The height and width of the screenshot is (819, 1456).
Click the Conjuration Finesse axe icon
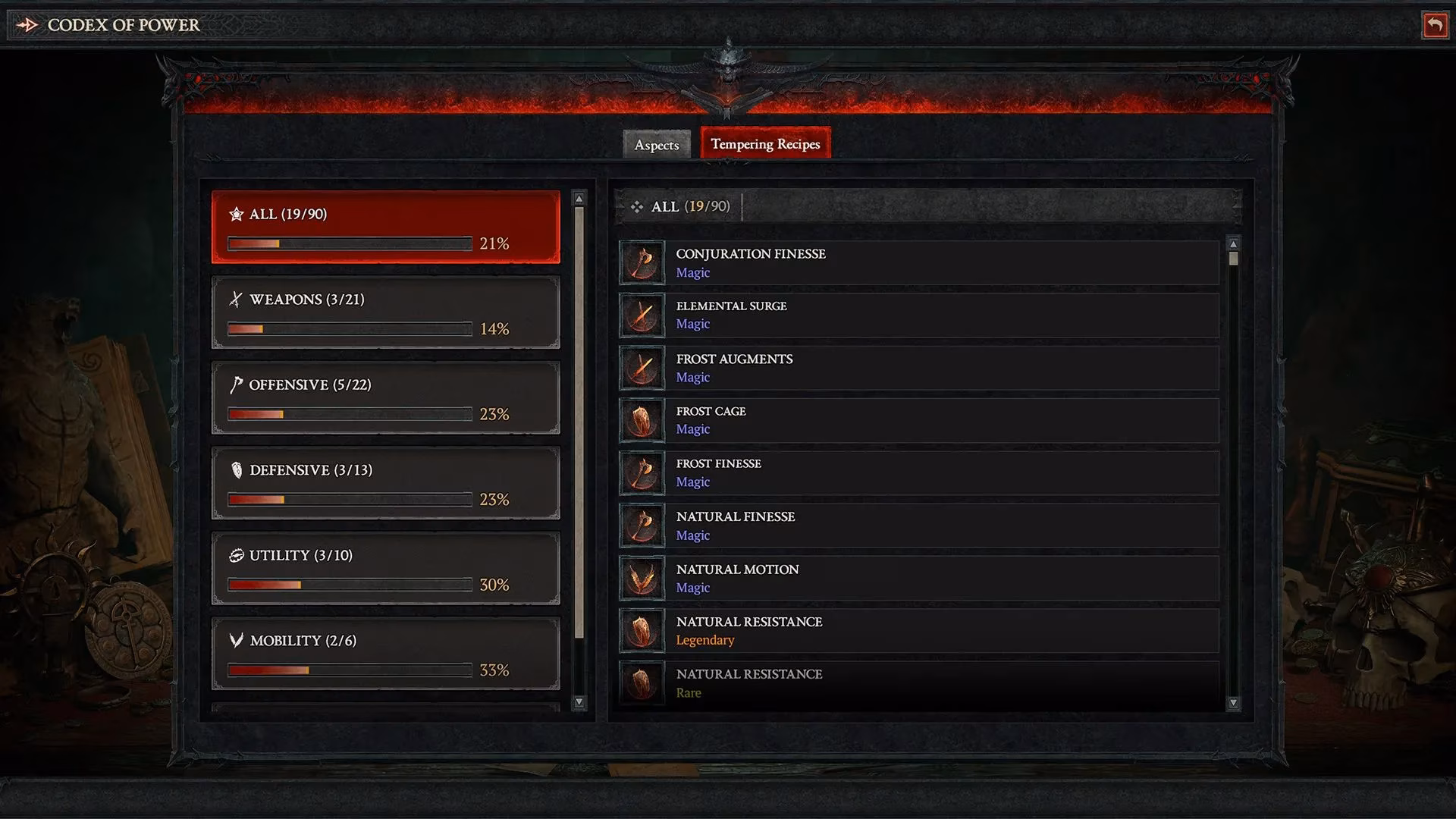(642, 262)
